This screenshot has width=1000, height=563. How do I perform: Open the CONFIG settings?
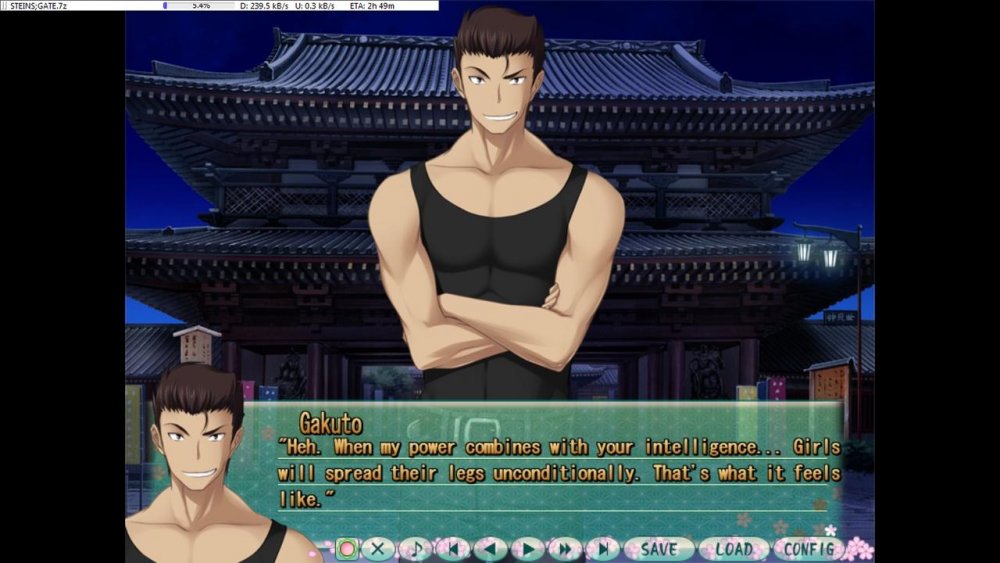(x=808, y=549)
